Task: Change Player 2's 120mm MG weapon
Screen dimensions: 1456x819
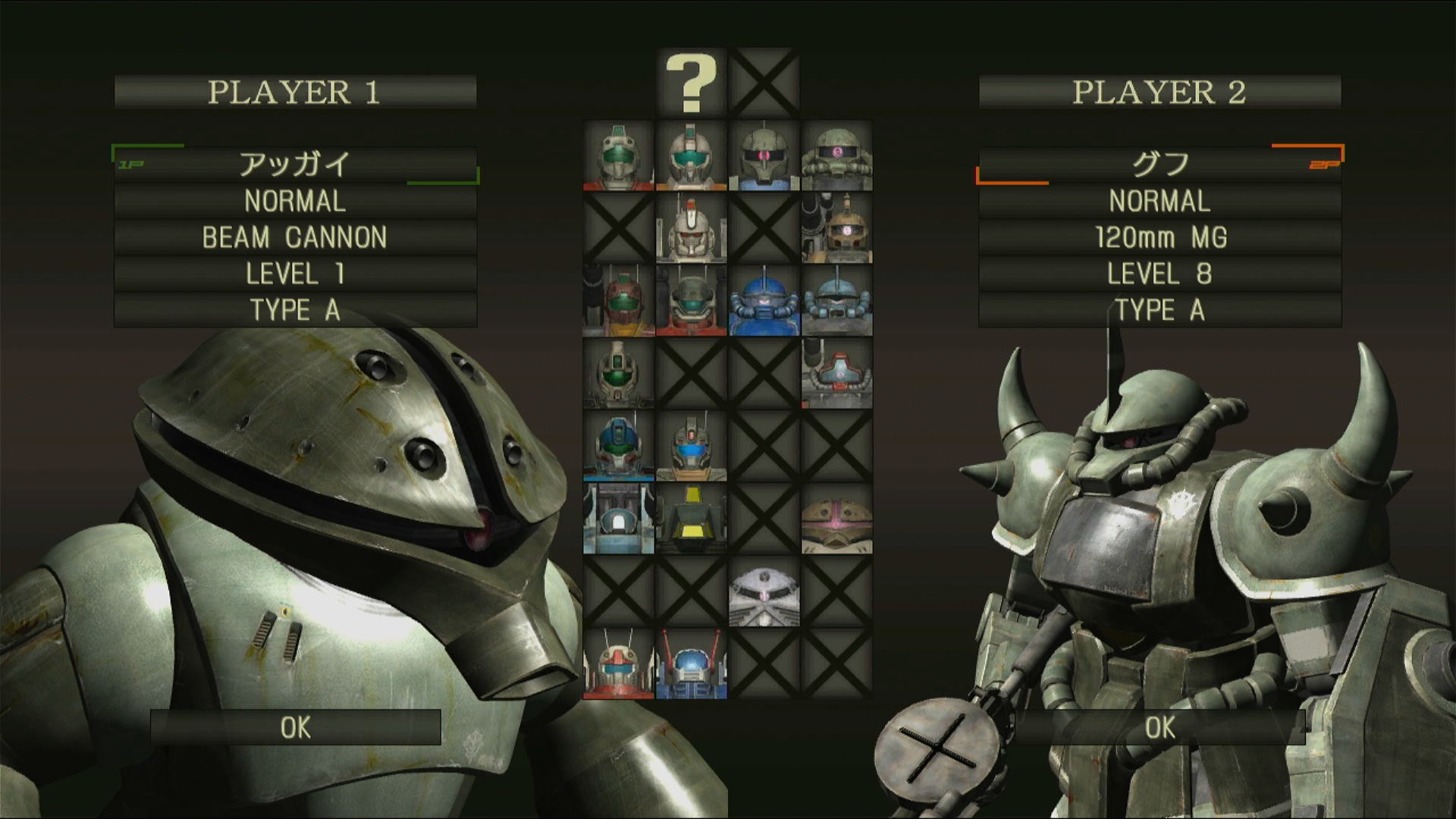Action: click(x=1159, y=237)
